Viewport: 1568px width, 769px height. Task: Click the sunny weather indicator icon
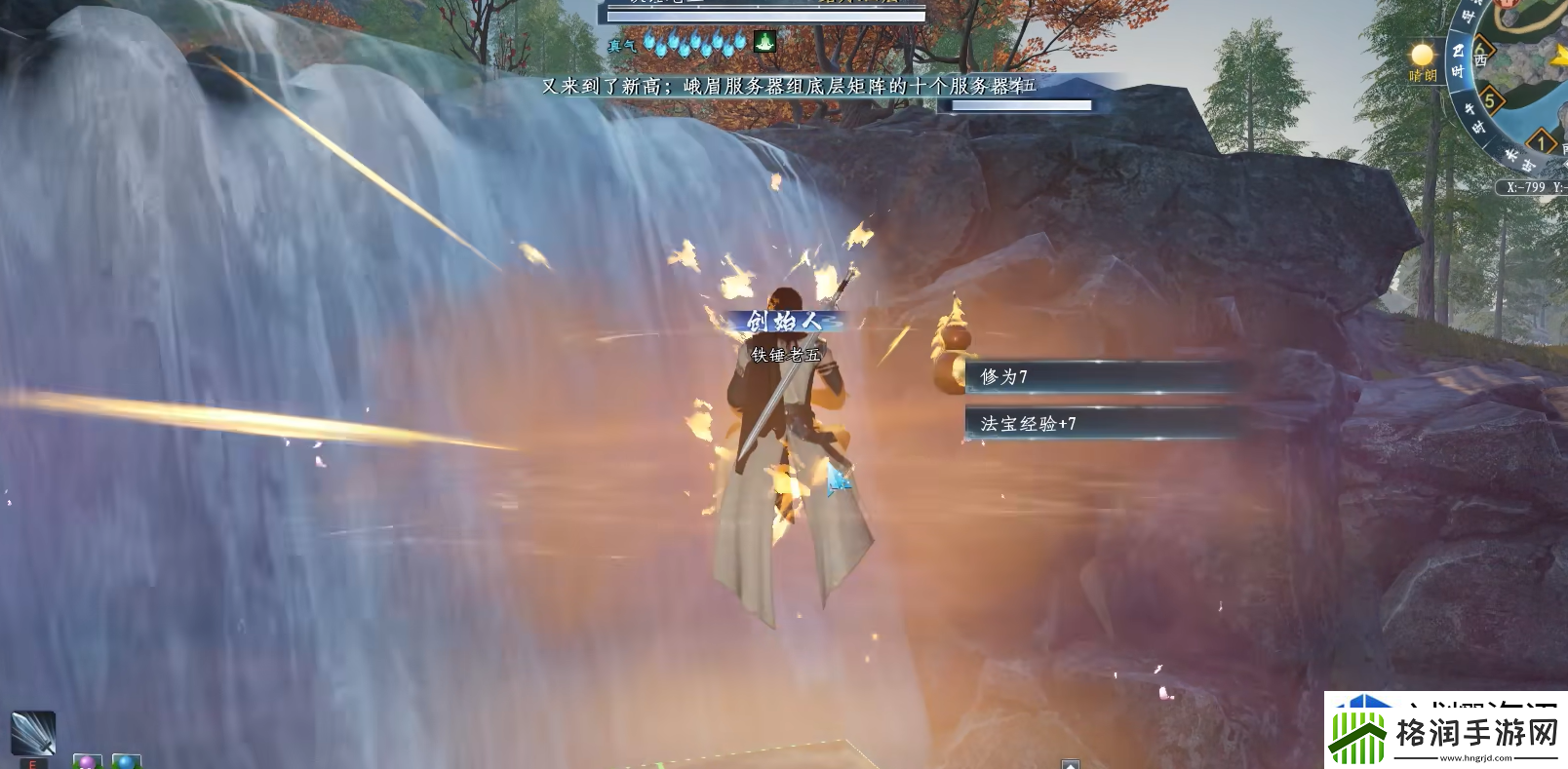(x=1423, y=55)
